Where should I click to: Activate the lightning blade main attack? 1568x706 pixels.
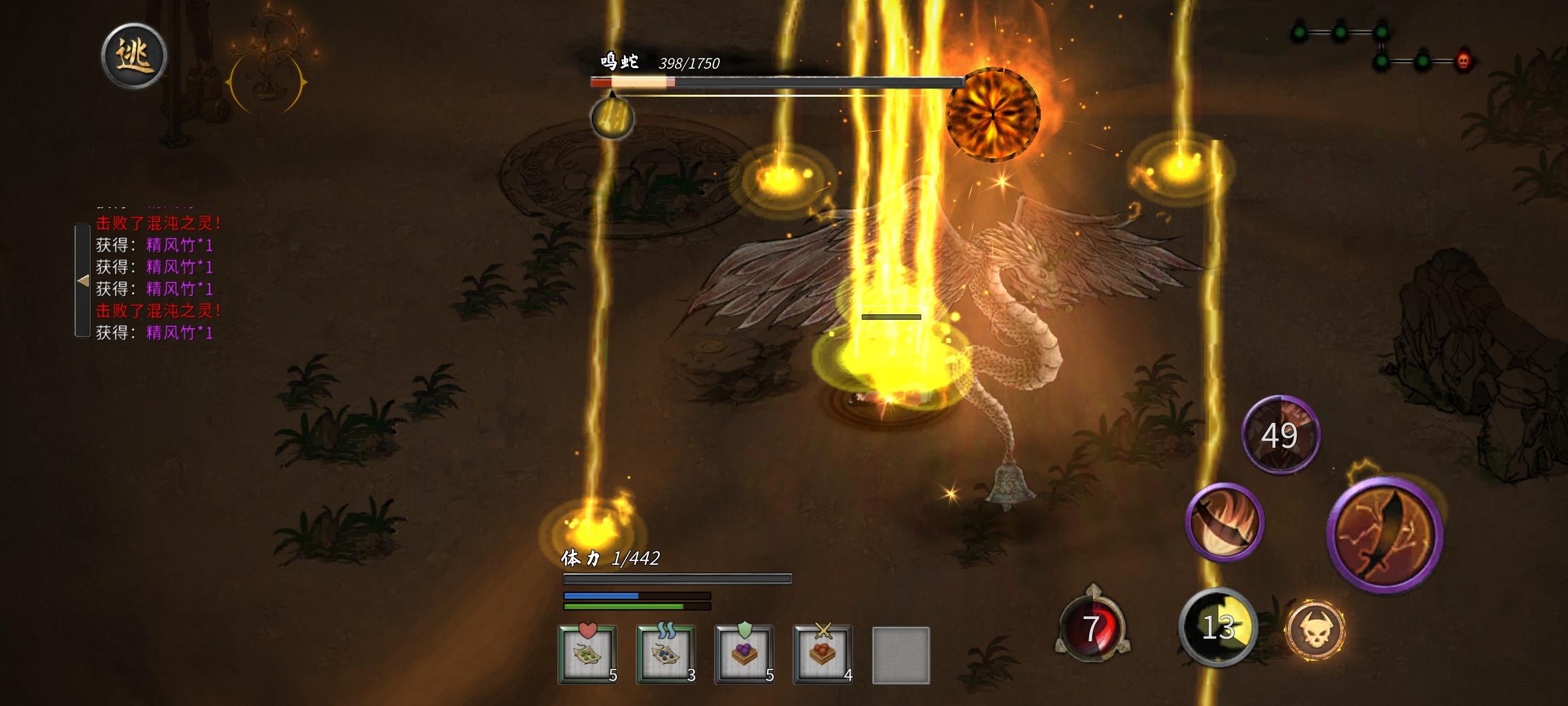pyautogui.click(x=1384, y=535)
